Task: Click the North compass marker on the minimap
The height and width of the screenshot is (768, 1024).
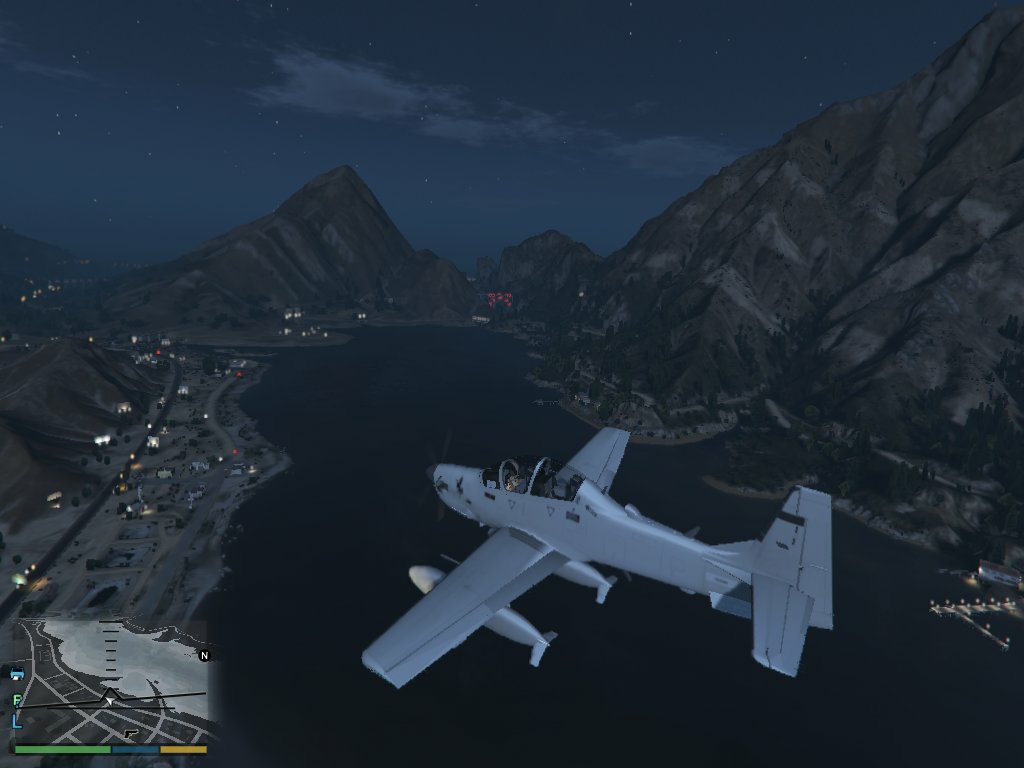Action: click(205, 656)
